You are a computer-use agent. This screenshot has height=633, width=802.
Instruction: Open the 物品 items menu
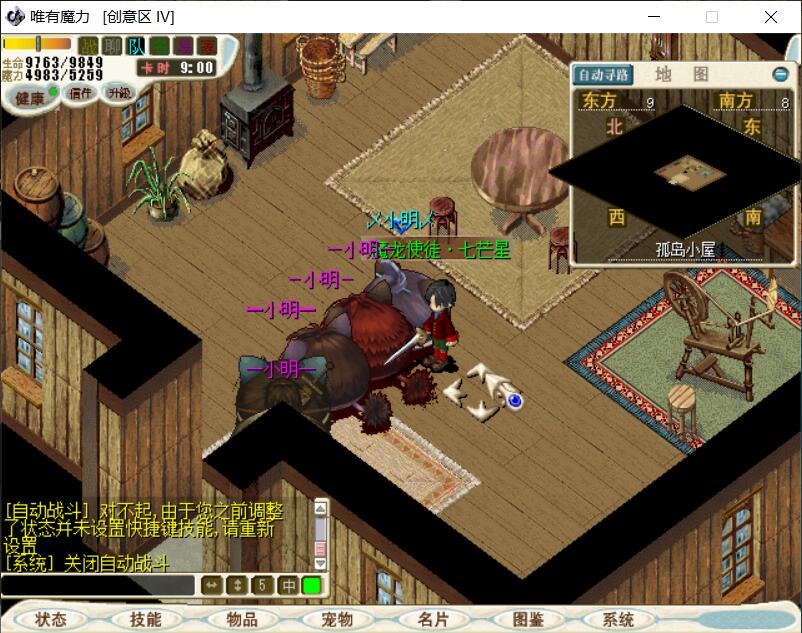[241, 620]
